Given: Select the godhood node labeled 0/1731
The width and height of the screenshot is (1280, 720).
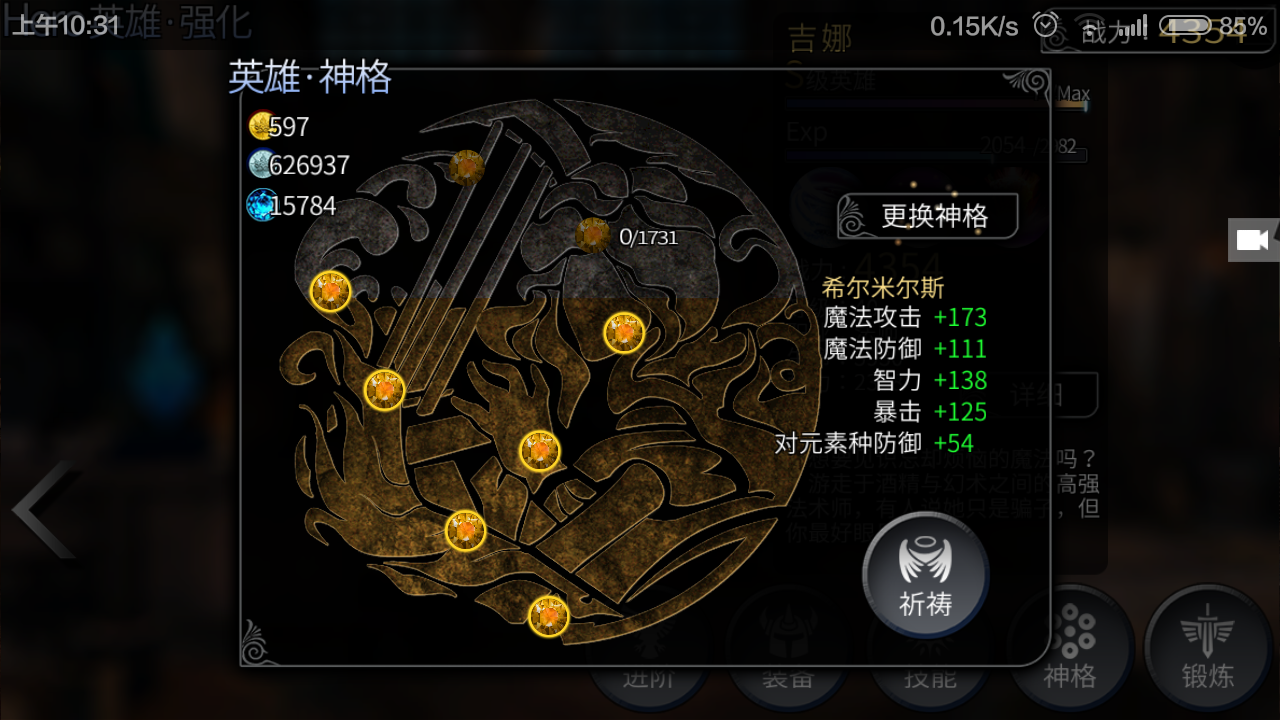Looking at the screenshot, I should 593,235.
